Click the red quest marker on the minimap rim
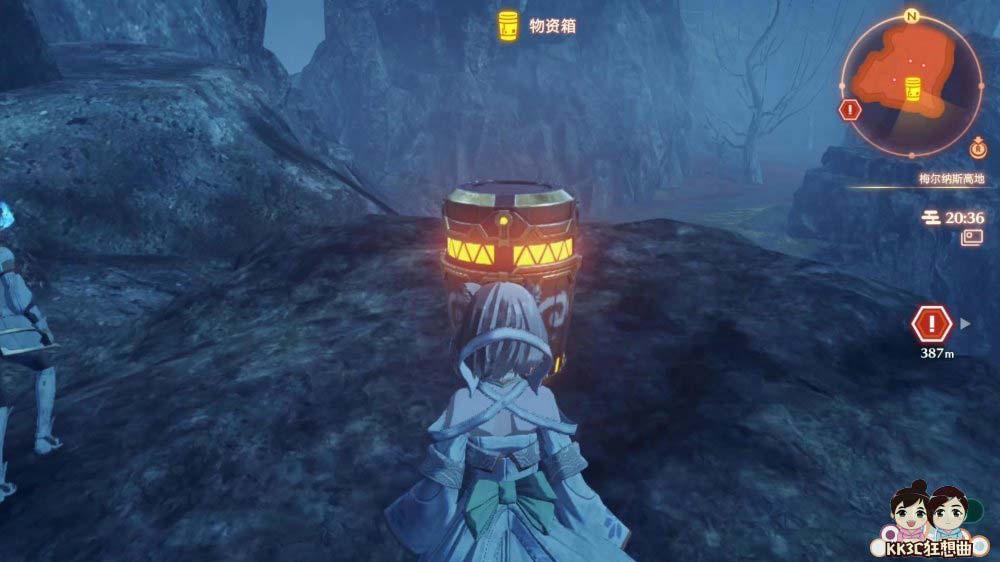1000x562 pixels. point(851,110)
